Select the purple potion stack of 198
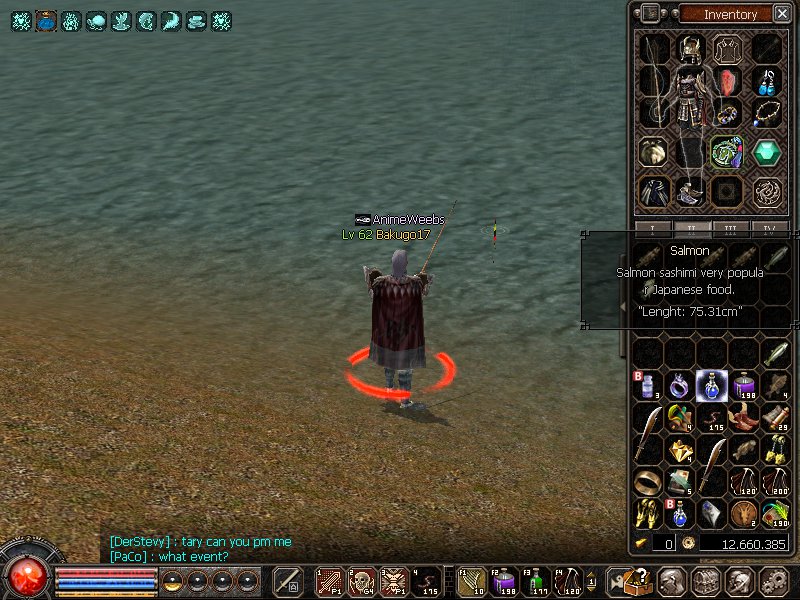 [743, 385]
